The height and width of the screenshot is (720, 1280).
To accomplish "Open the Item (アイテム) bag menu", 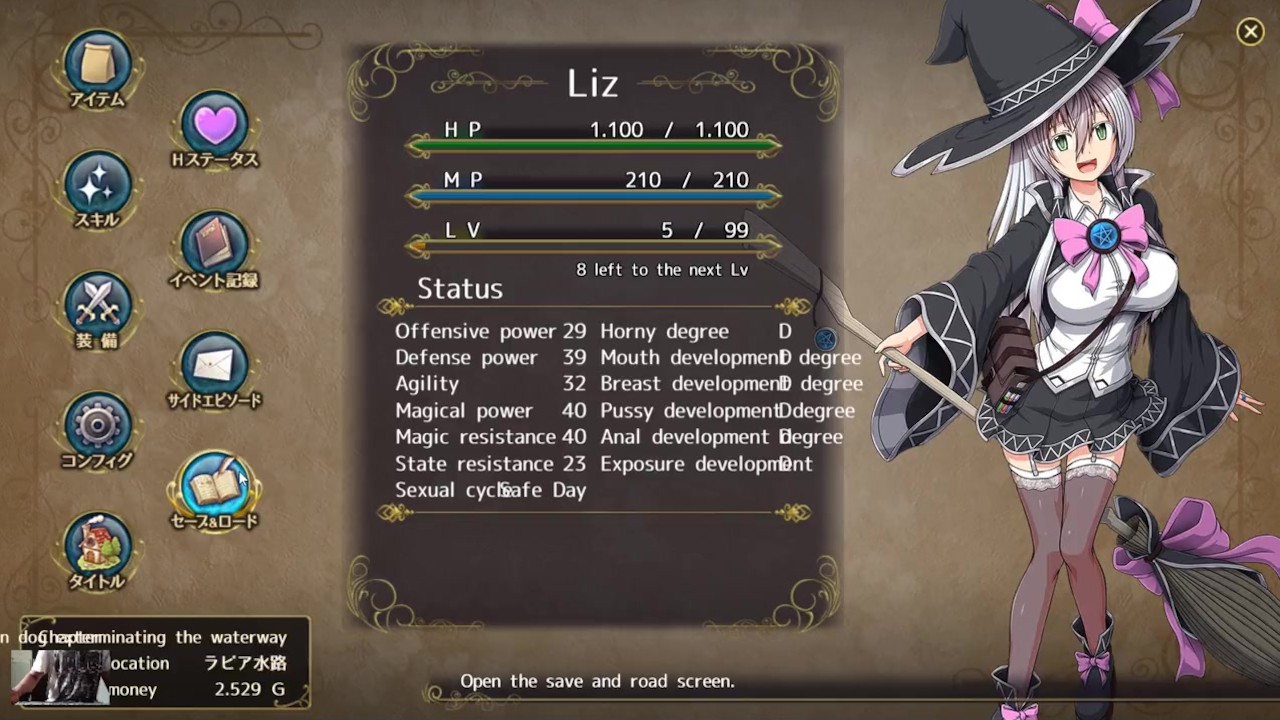I will 97,64.
